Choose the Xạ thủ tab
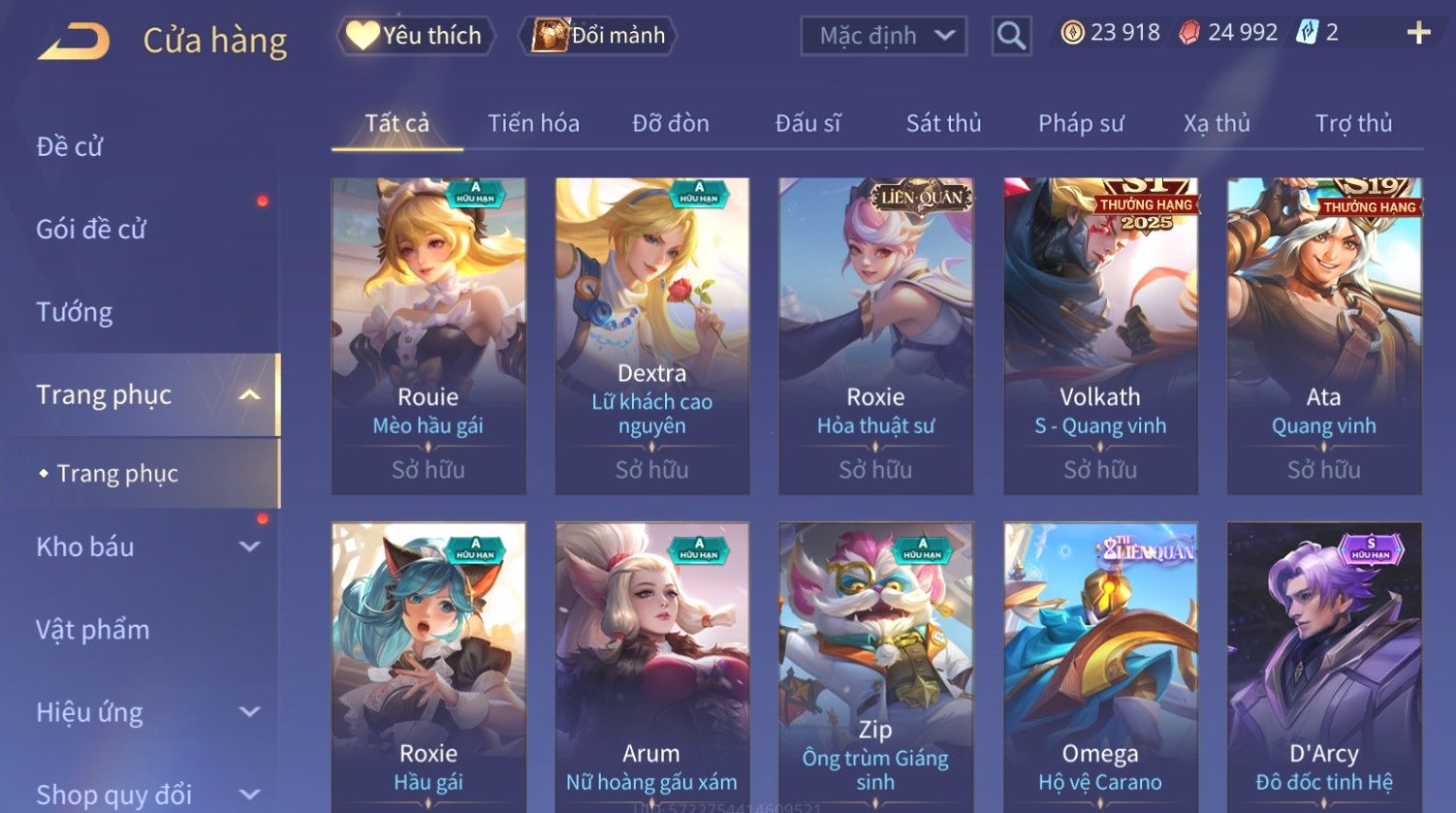The width and height of the screenshot is (1456, 813). click(x=1217, y=124)
